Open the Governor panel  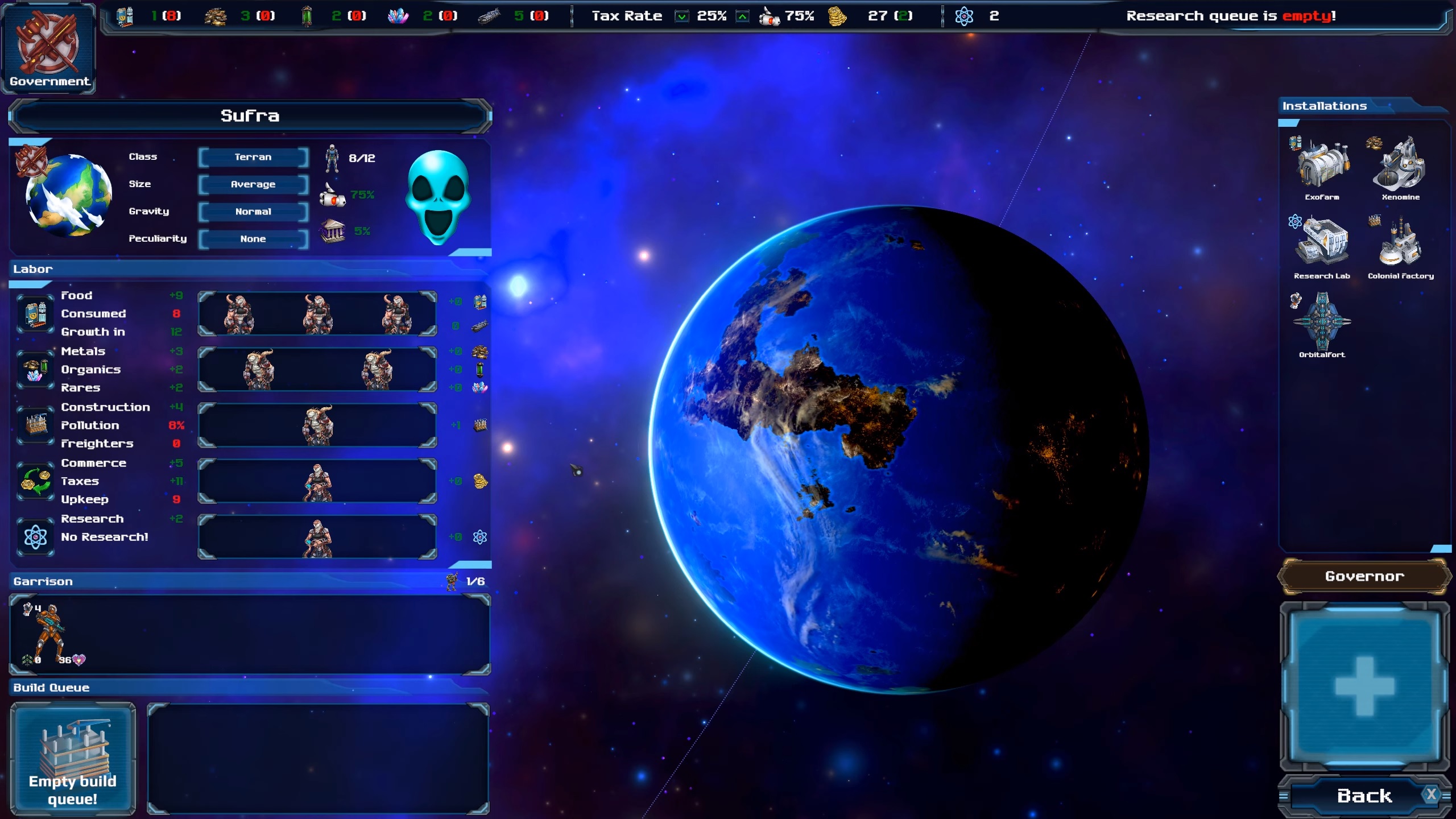coord(1364,576)
